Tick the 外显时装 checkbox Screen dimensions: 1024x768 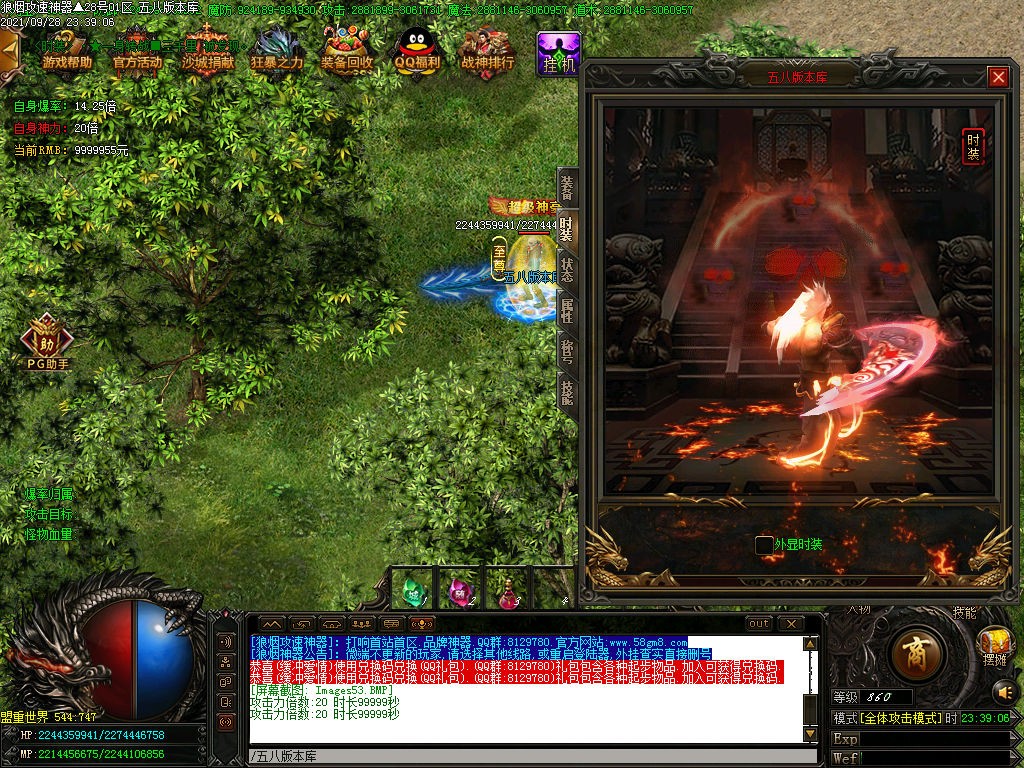pyautogui.click(x=764, y=545)
